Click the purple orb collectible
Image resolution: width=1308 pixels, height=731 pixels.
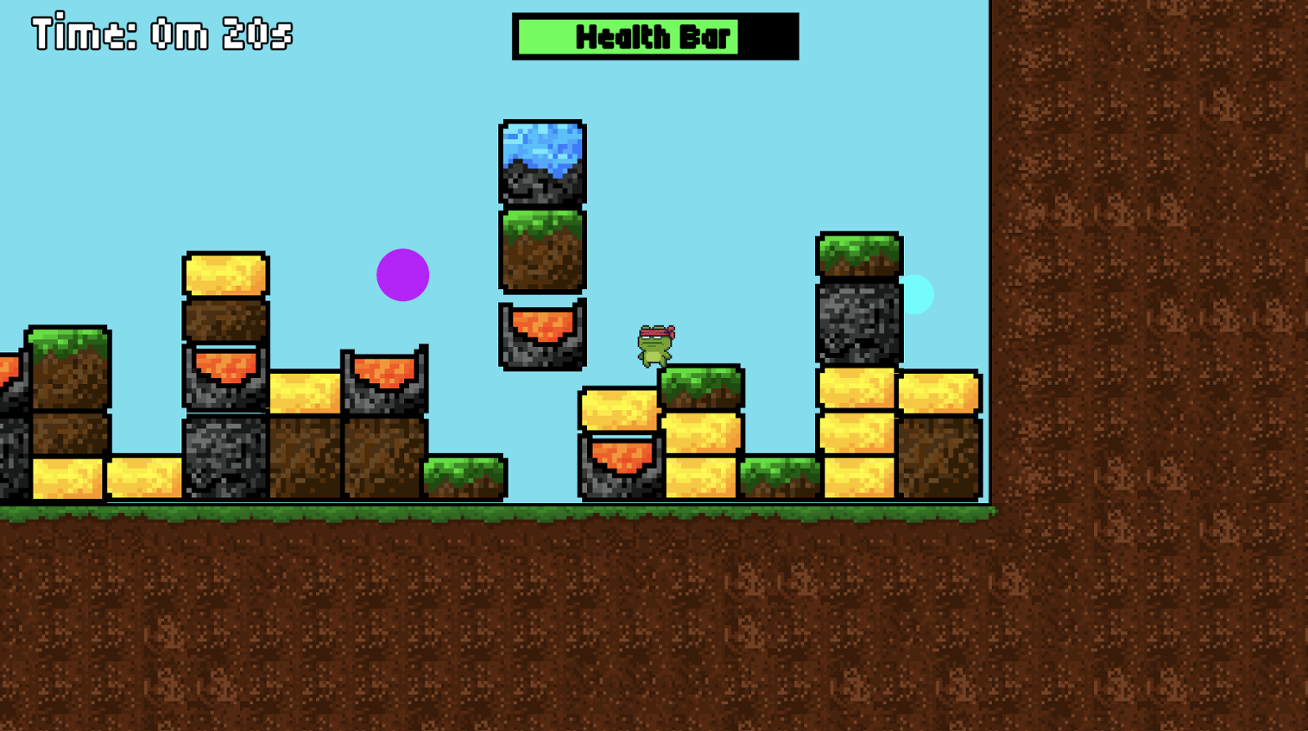[403, 275]
